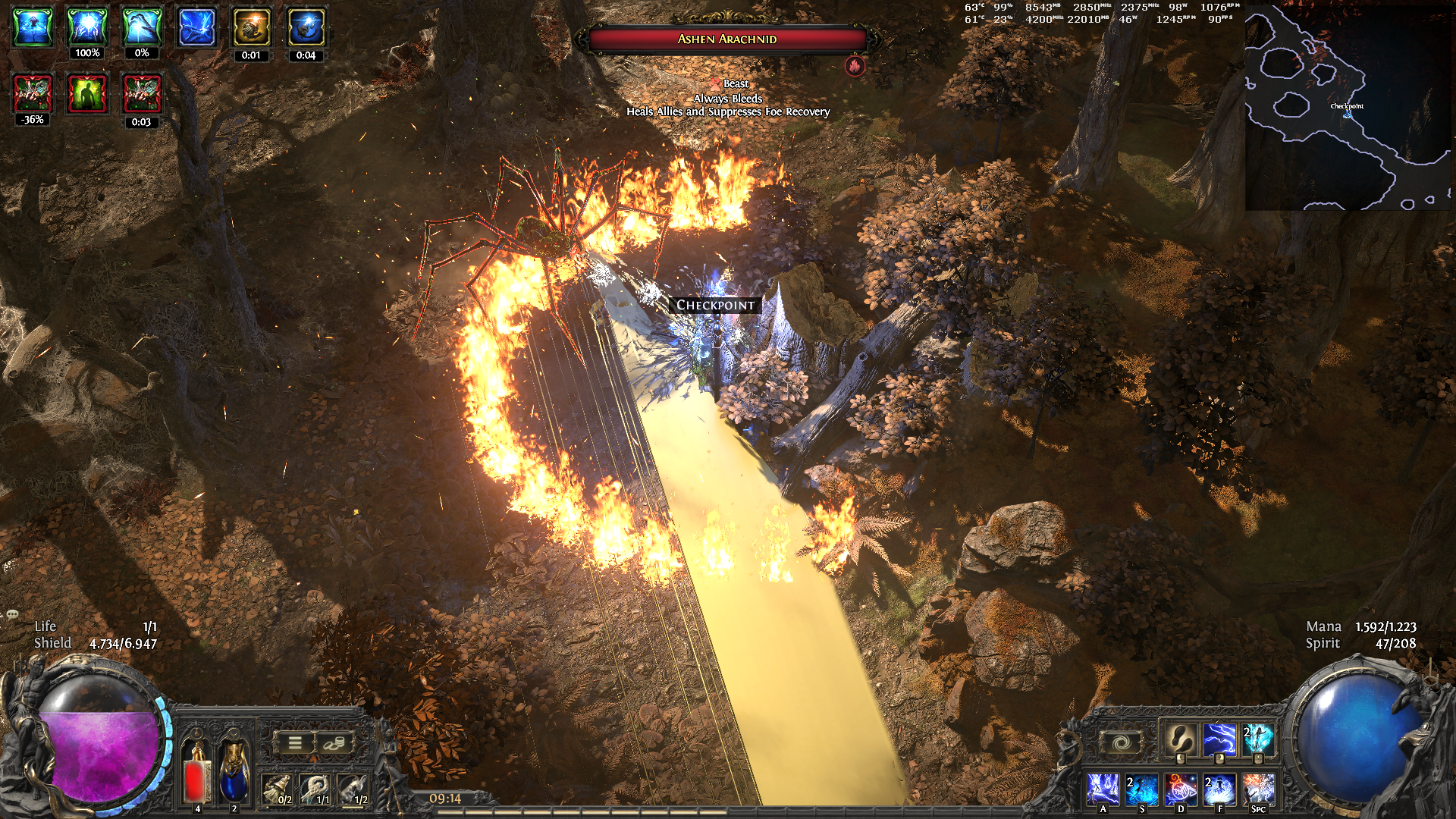Viewport: 1456px width, 819px height.
Task: Select the footprints move skill slot
Action: [1180, 739]
